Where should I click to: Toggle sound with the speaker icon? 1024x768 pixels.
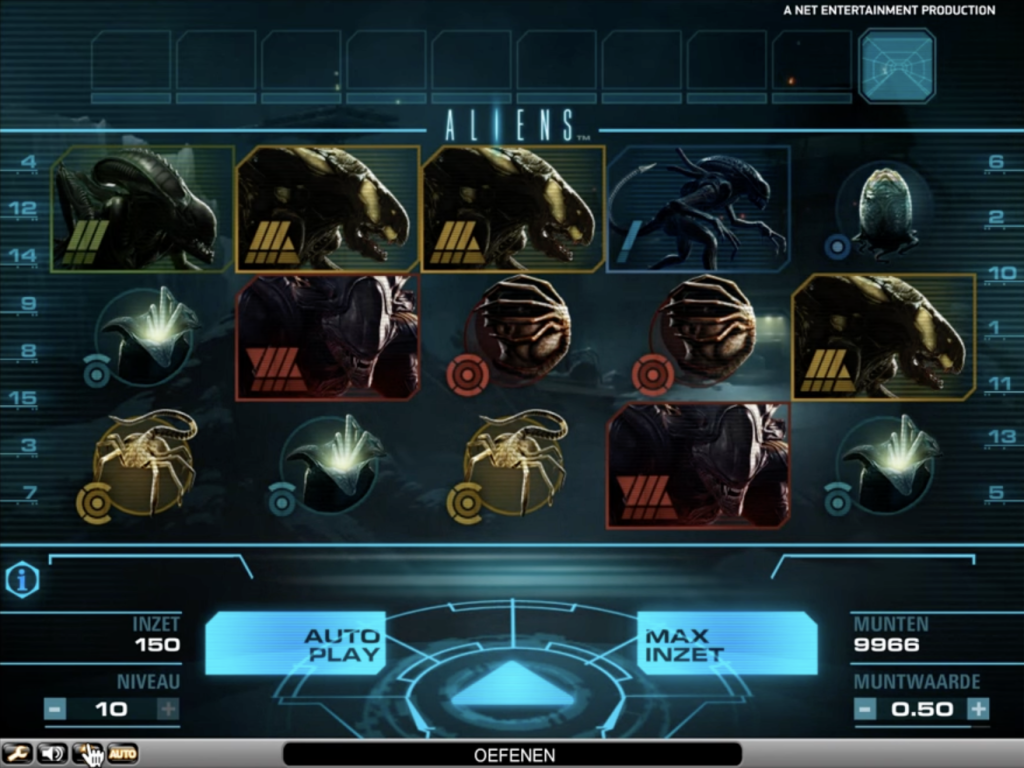52,753
